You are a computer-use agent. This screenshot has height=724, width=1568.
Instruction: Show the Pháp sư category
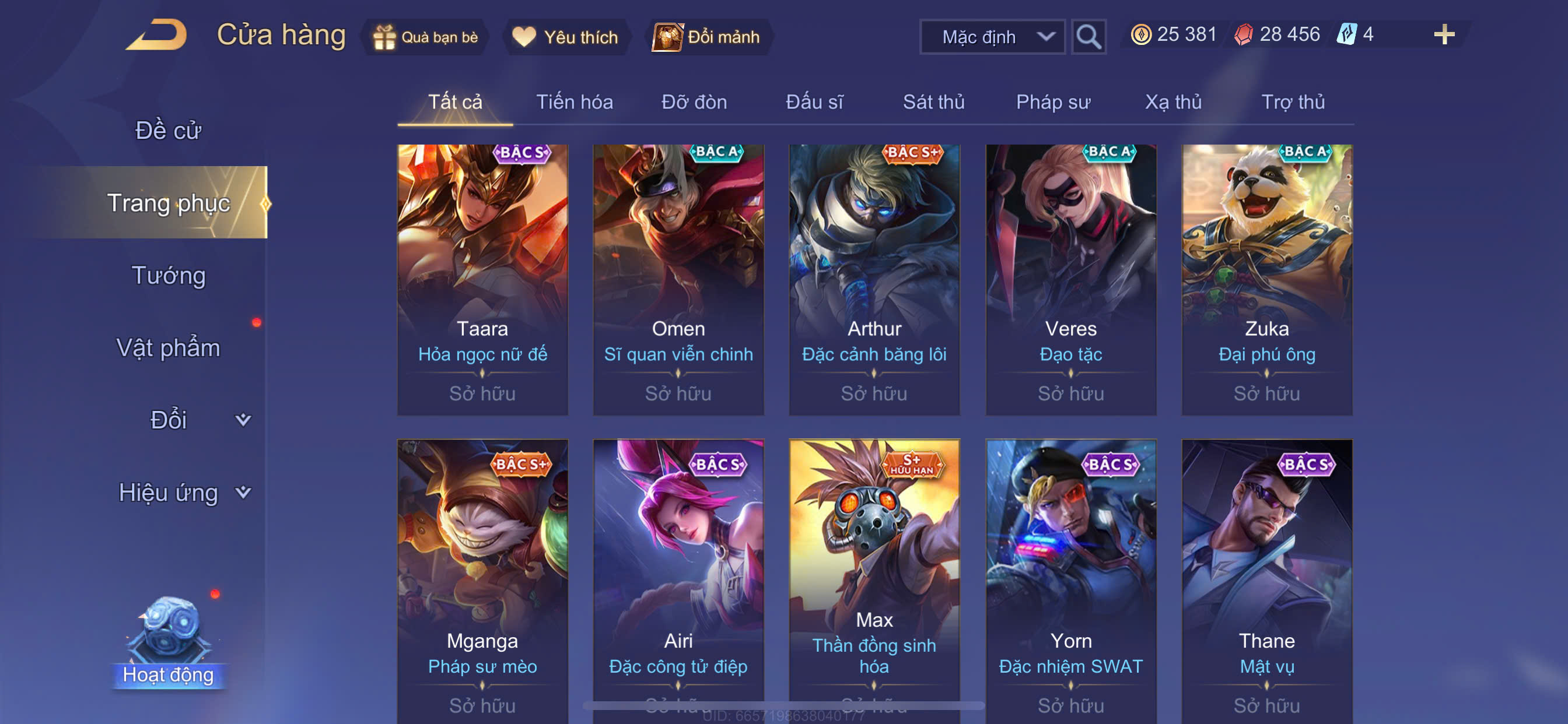[1053, 101]
